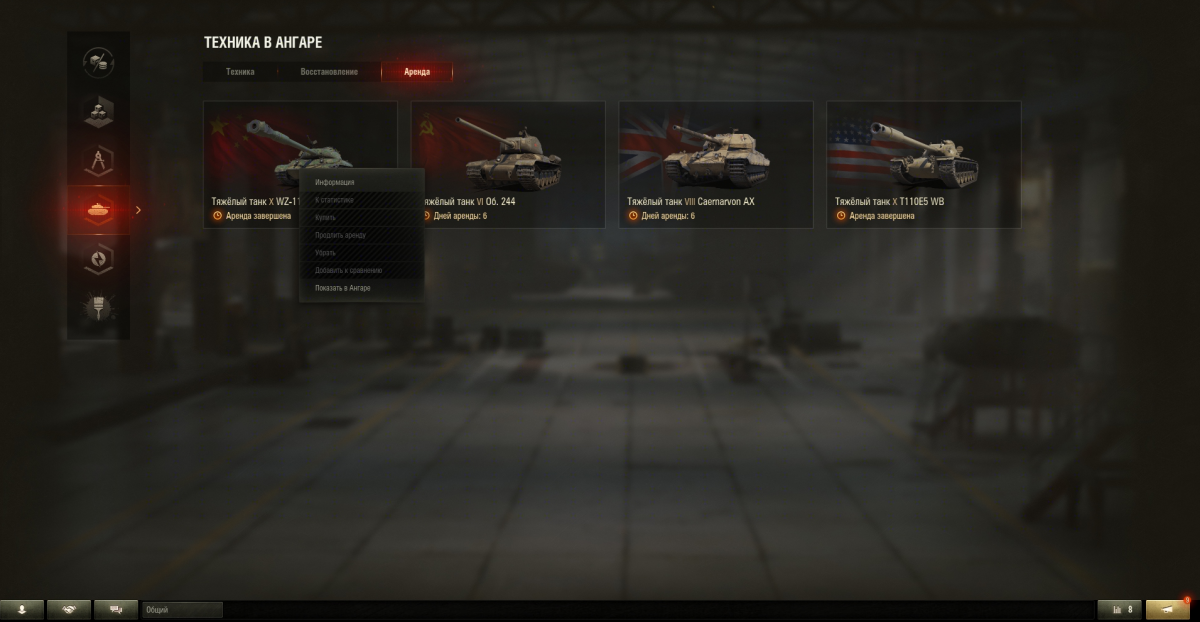Open the Восстановление tab
Image resolution: width=1200 pixels, height=622 pixels.
click(329, 72)
